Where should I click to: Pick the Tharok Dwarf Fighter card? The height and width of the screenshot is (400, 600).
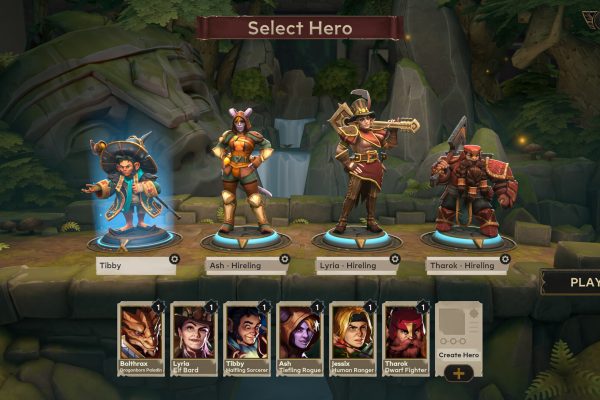click(x=405, y=339)
